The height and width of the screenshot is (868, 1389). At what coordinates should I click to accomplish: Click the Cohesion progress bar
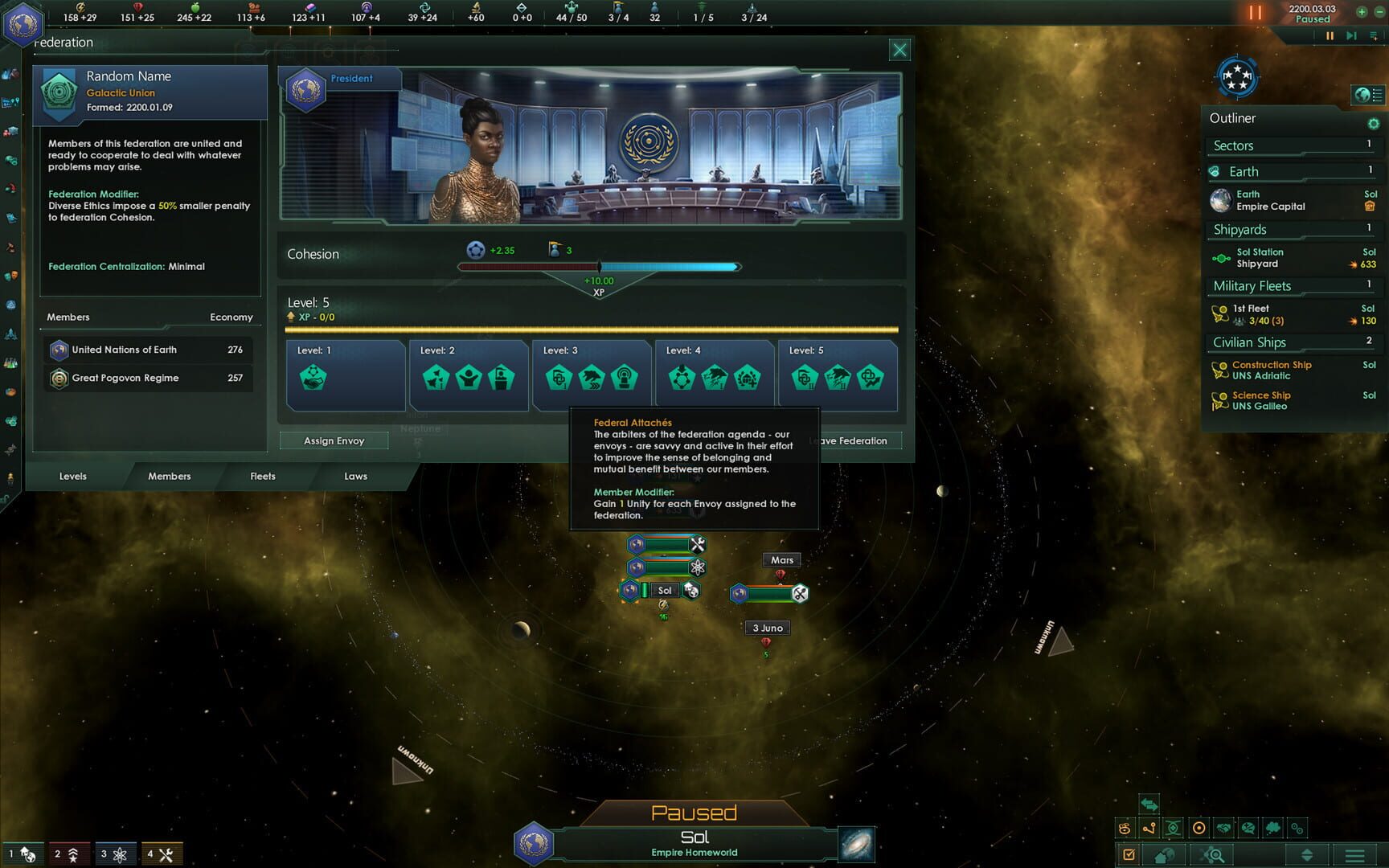tap(599, 266)
